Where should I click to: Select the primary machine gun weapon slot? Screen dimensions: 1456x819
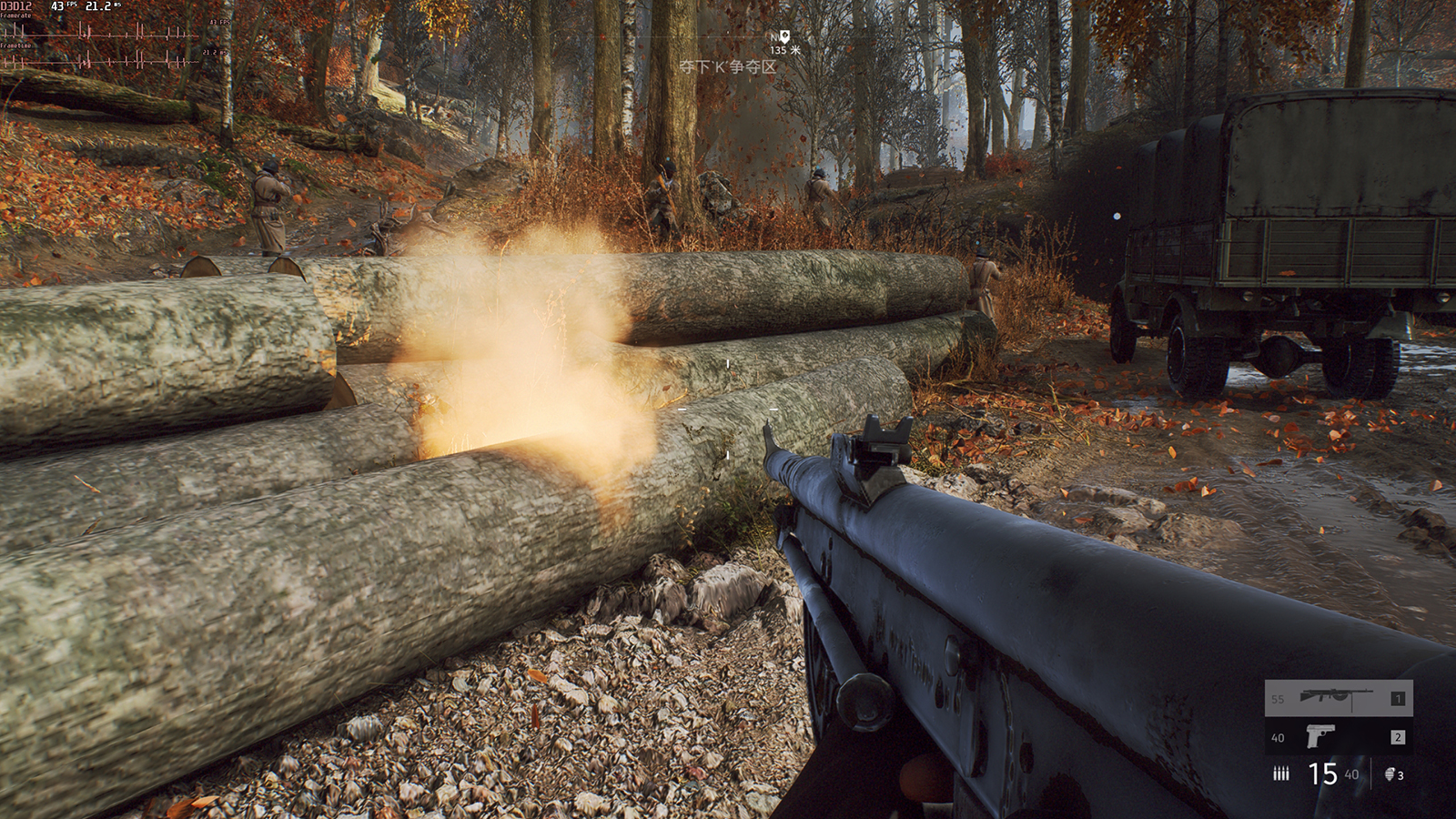[1338, 698]
